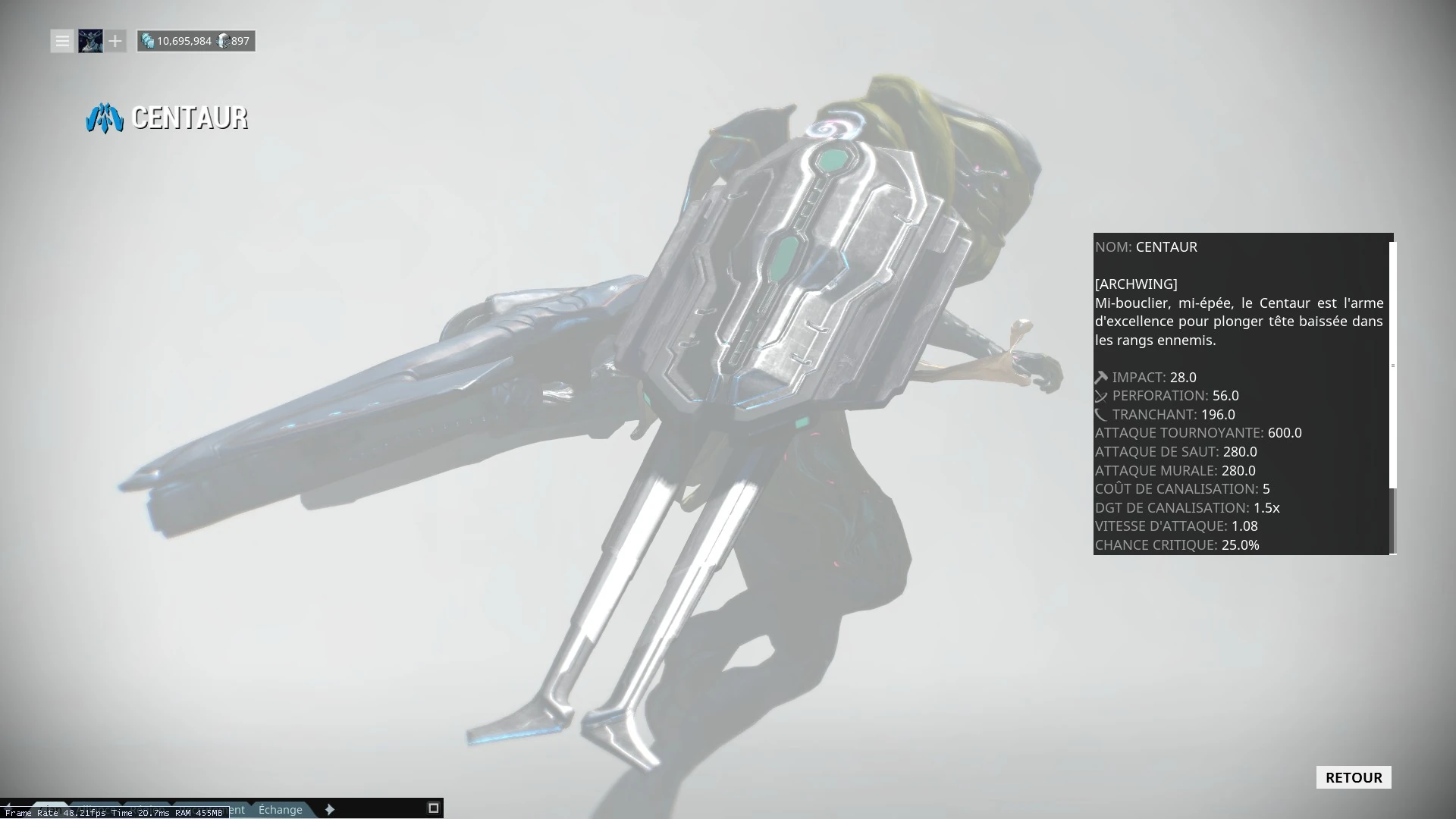Open the hamburger main menu
Screen dimensions: 1456x819
tap(61, 41)
